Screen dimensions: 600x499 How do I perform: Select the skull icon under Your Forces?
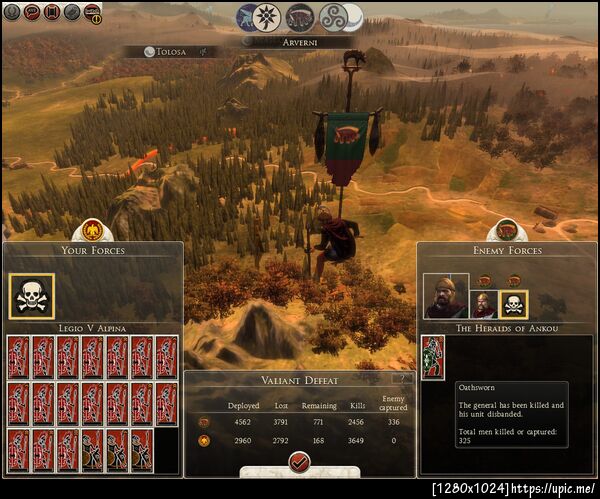coord(31,296)
